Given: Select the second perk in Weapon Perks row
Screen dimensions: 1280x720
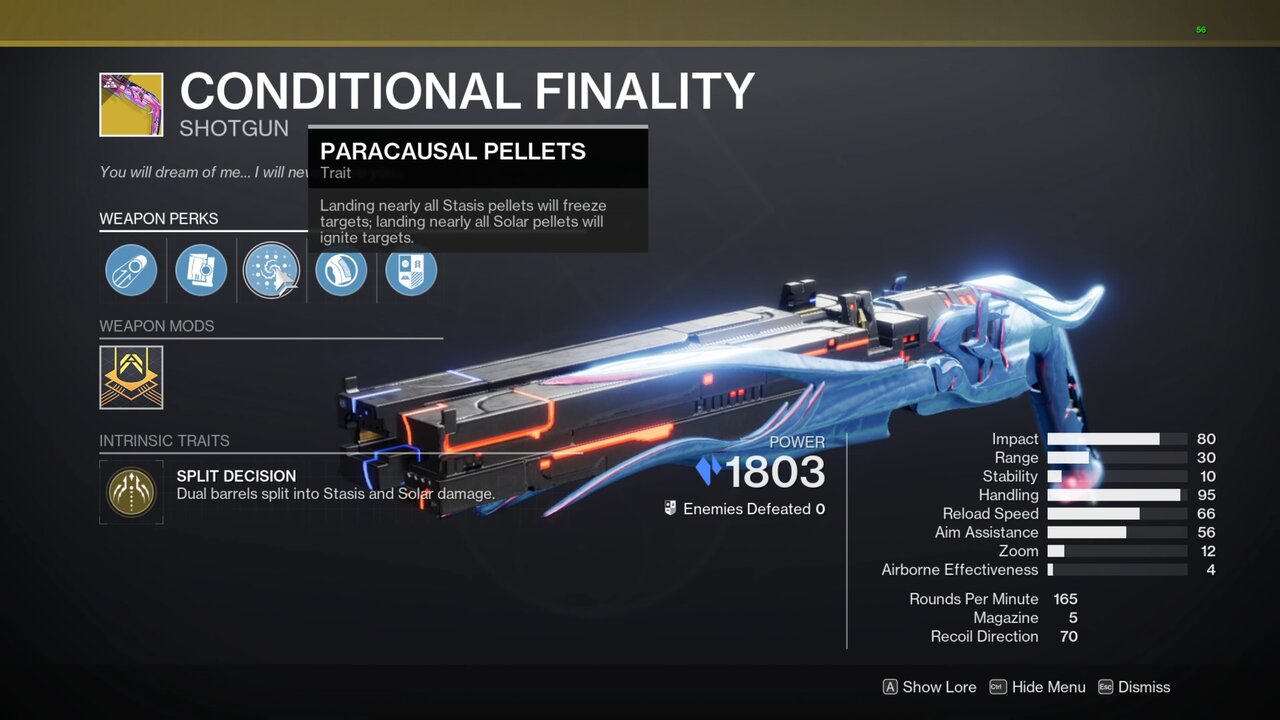Looking at the screenshot, I should tap(200, 270).
